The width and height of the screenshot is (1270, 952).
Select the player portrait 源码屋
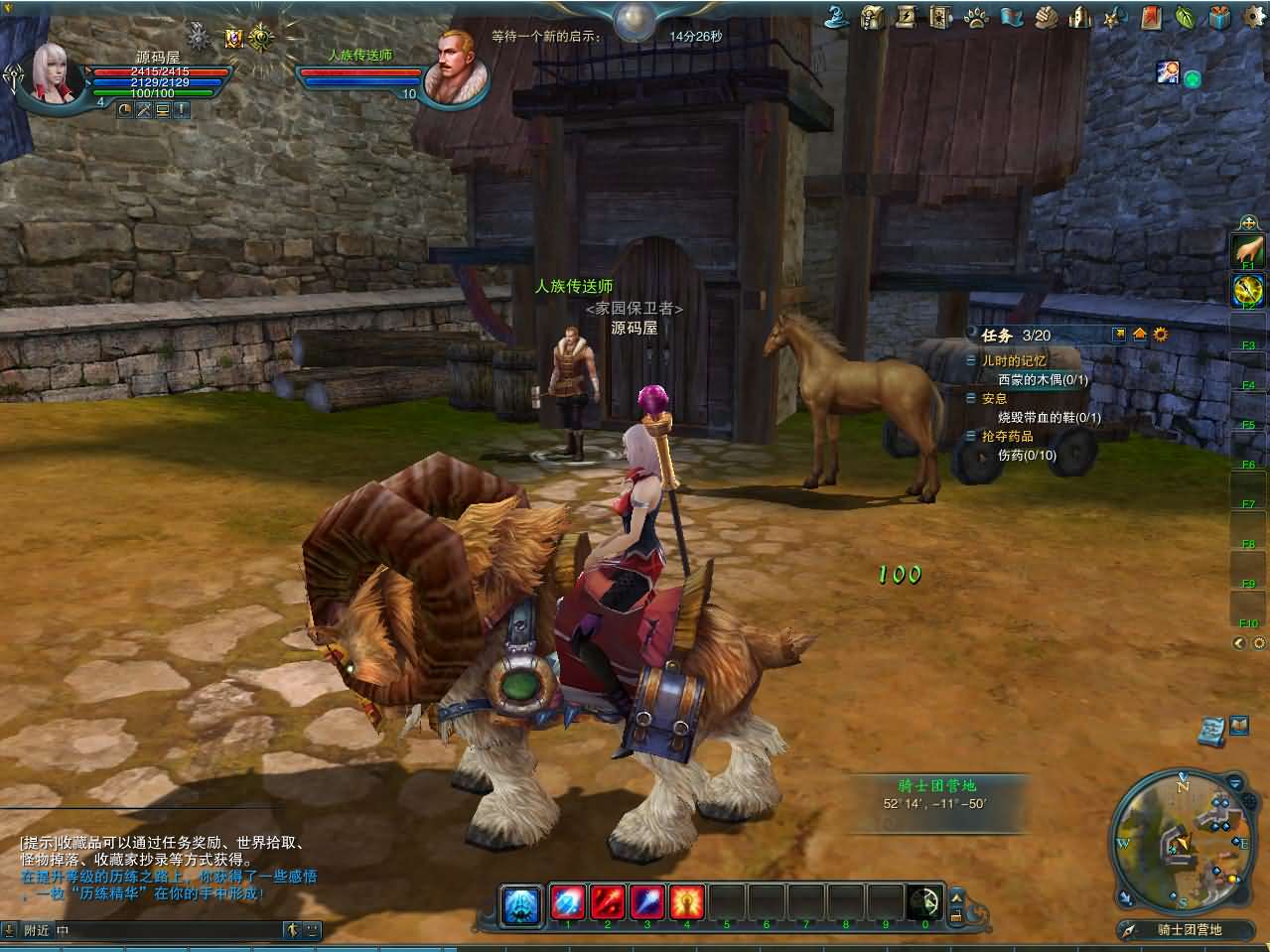[60, 71]
